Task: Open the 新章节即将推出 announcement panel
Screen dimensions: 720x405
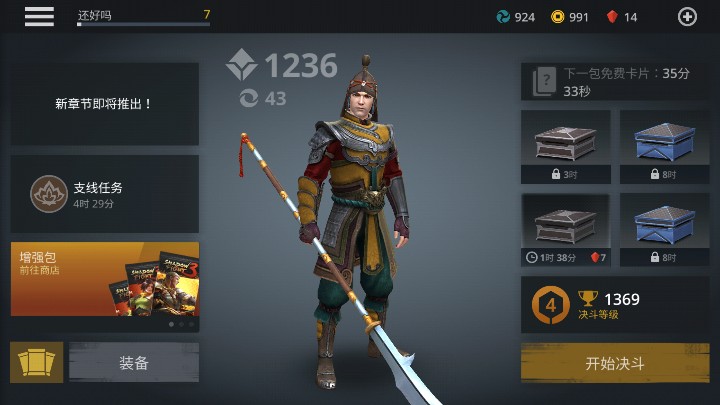Action: pyautogui.click(x=105, y=103)
